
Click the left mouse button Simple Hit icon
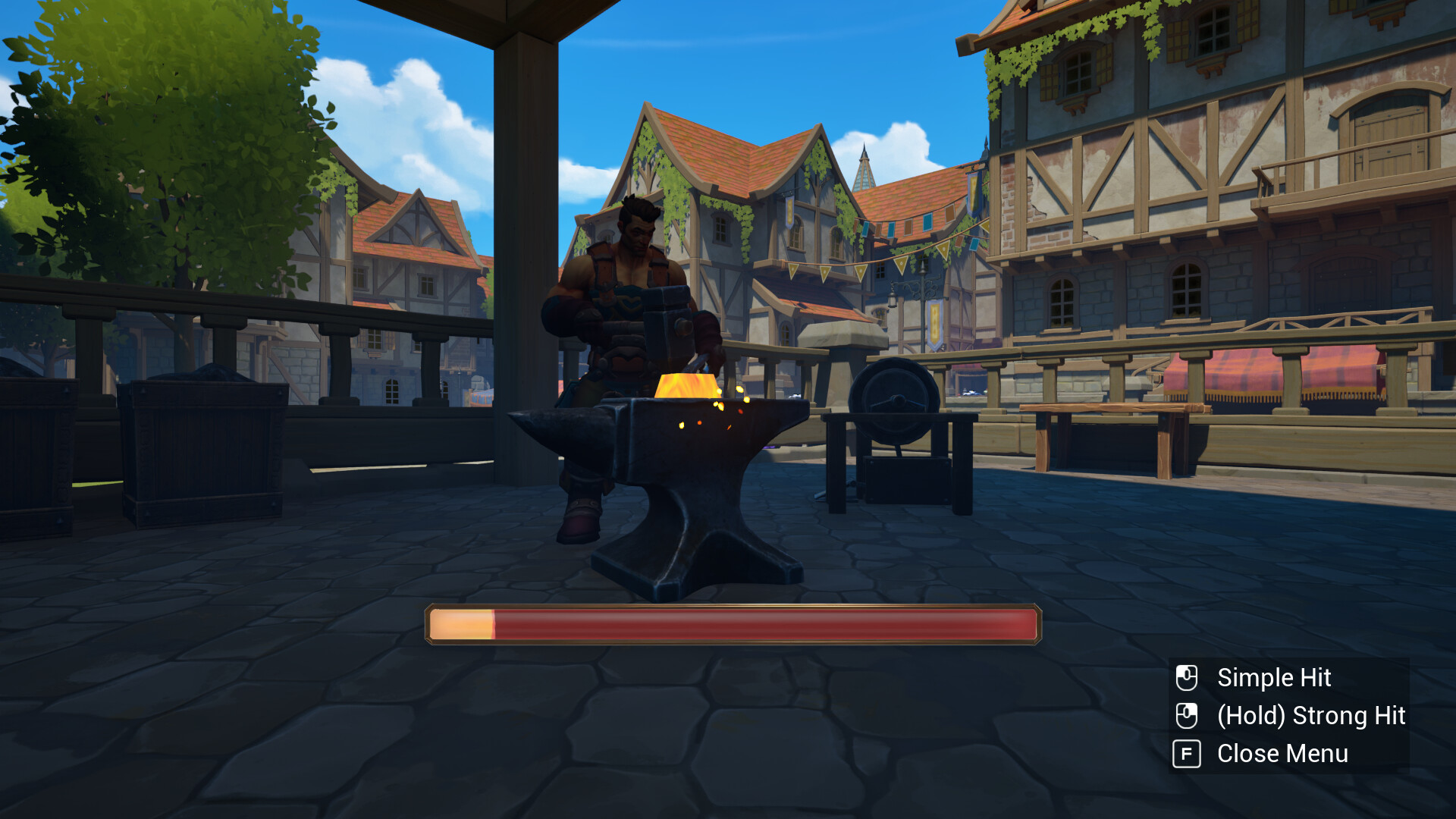[x=1186, y=677]
